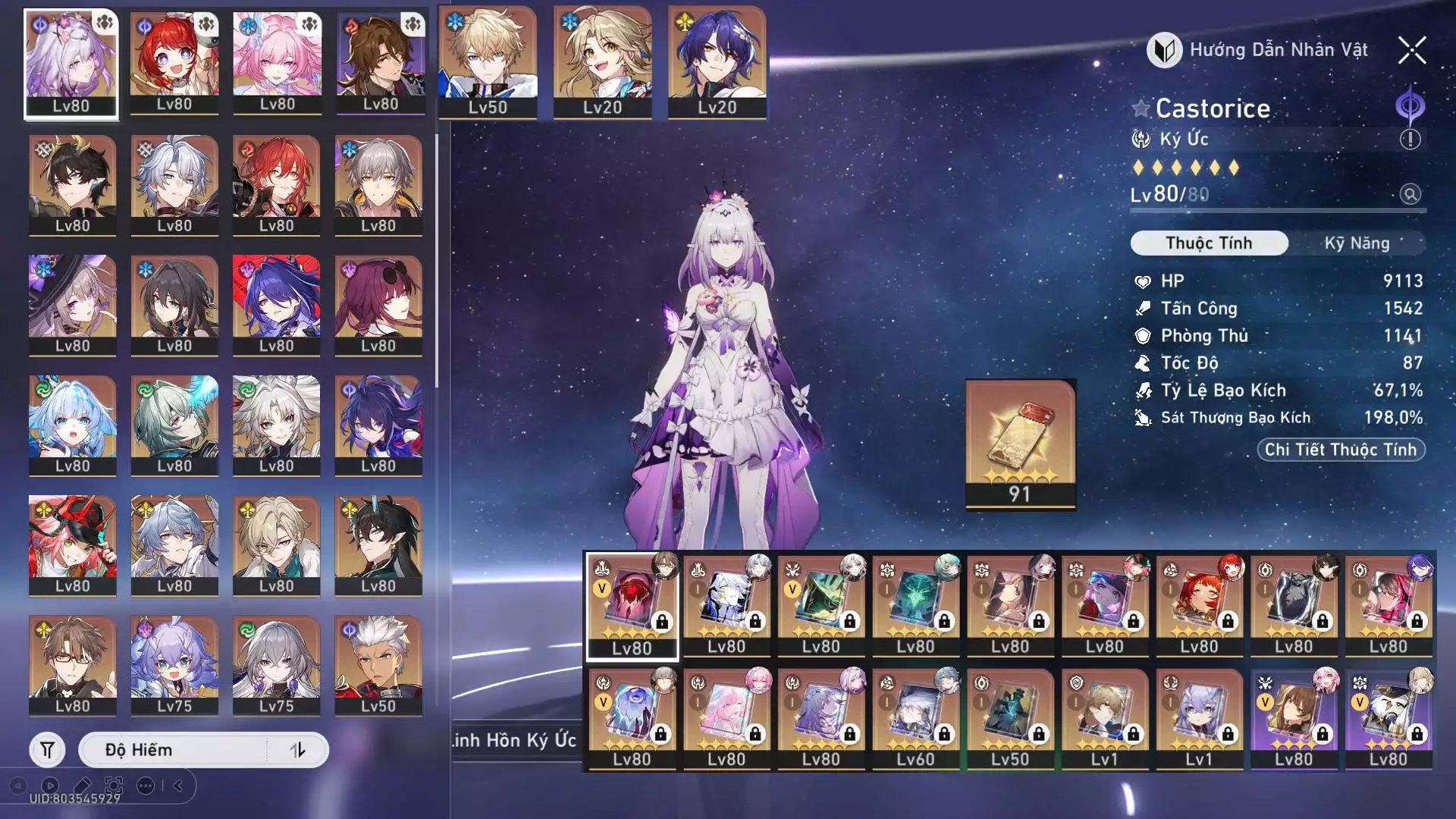Open the level magnifier preview icon
This screenshot has width=1456, height=819.
[1410, 194]
